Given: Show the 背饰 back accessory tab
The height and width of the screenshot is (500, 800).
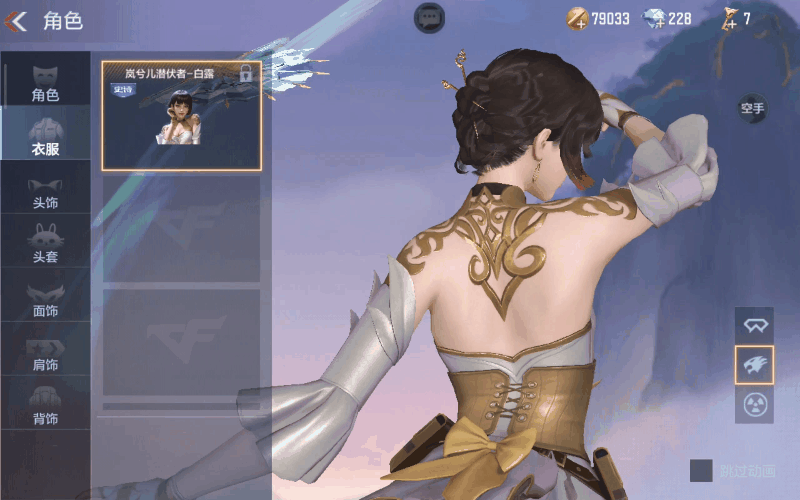Looking at the screenshot, I should 45,407.
